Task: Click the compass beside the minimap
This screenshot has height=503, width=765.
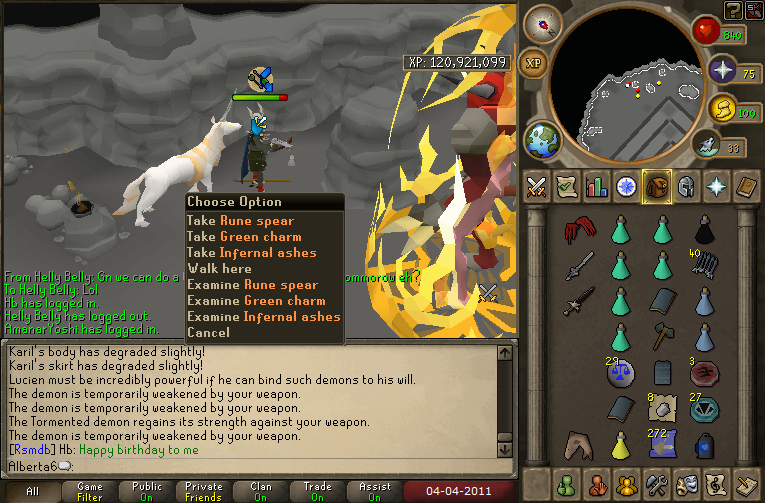Action: [x=543, y=22]
